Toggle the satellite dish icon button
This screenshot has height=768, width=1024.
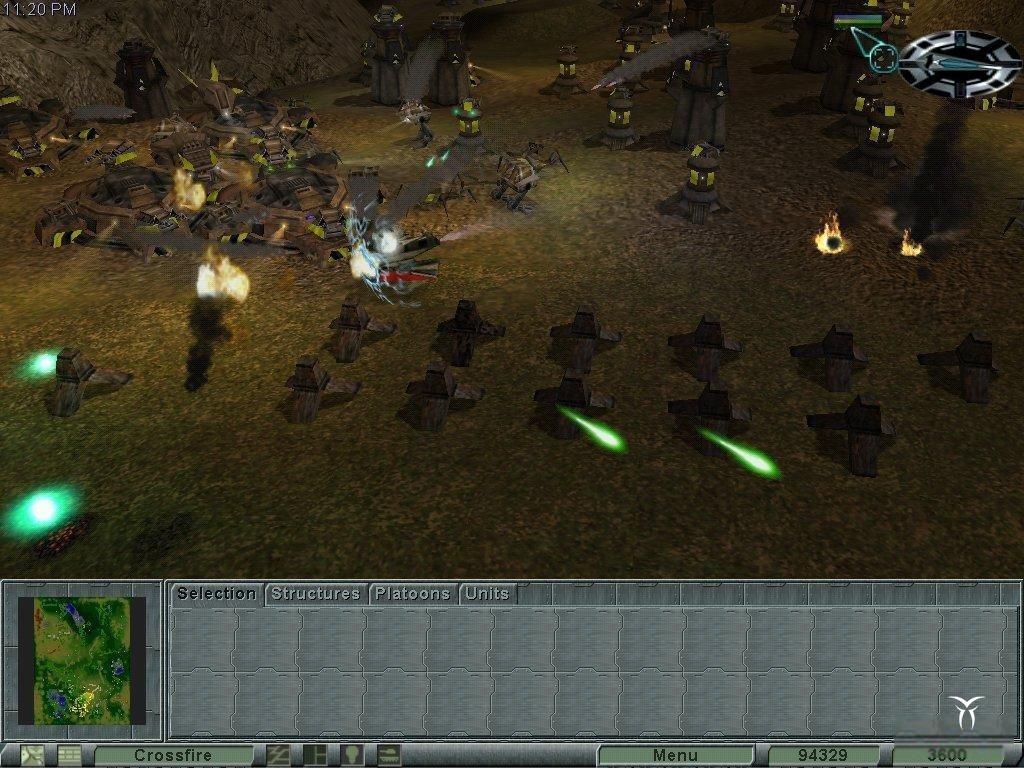coord(33,755)
